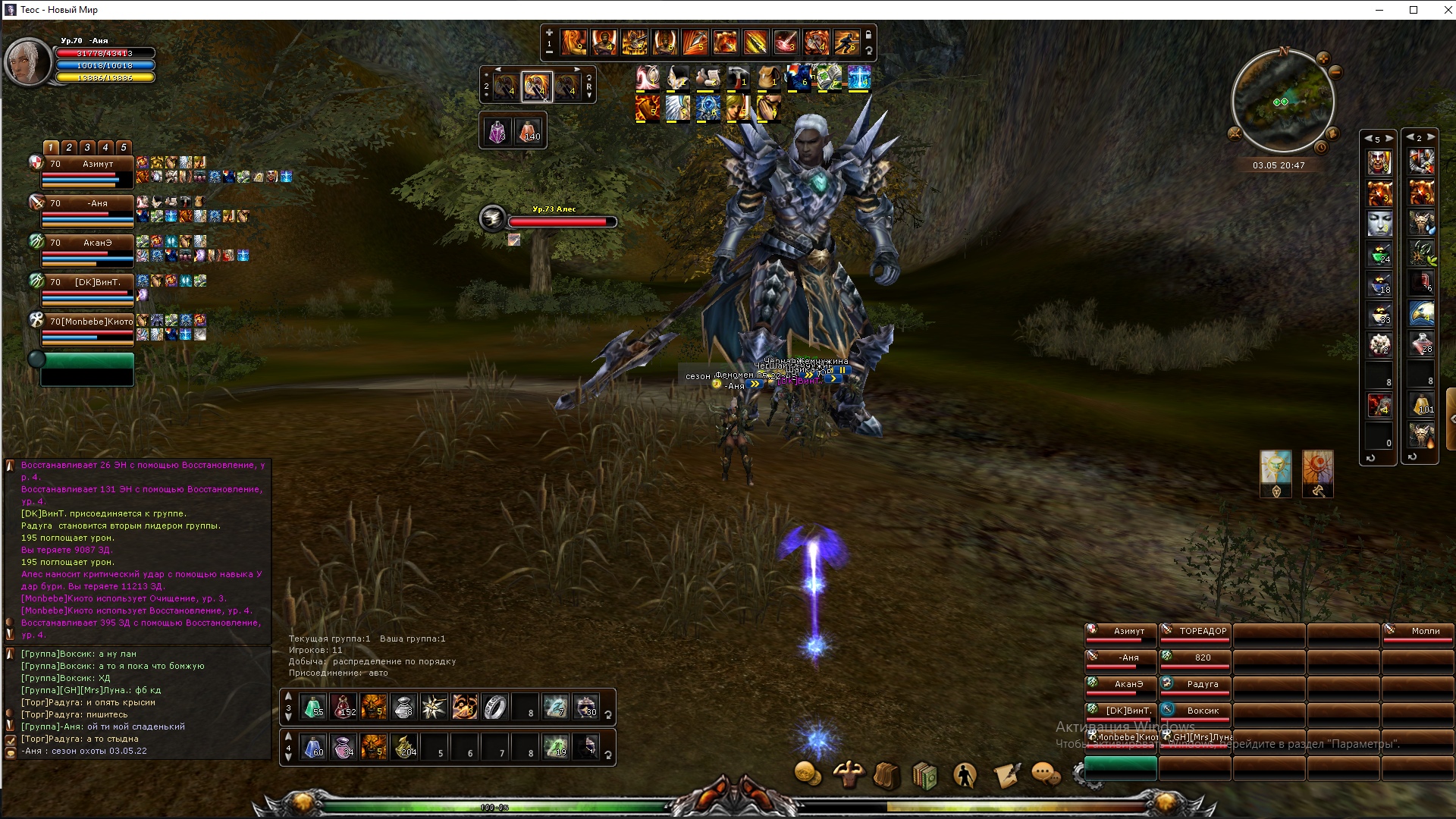1456x819 pixels.
Task: Use the silver ring hotbar item
Action: click(495, 707)
